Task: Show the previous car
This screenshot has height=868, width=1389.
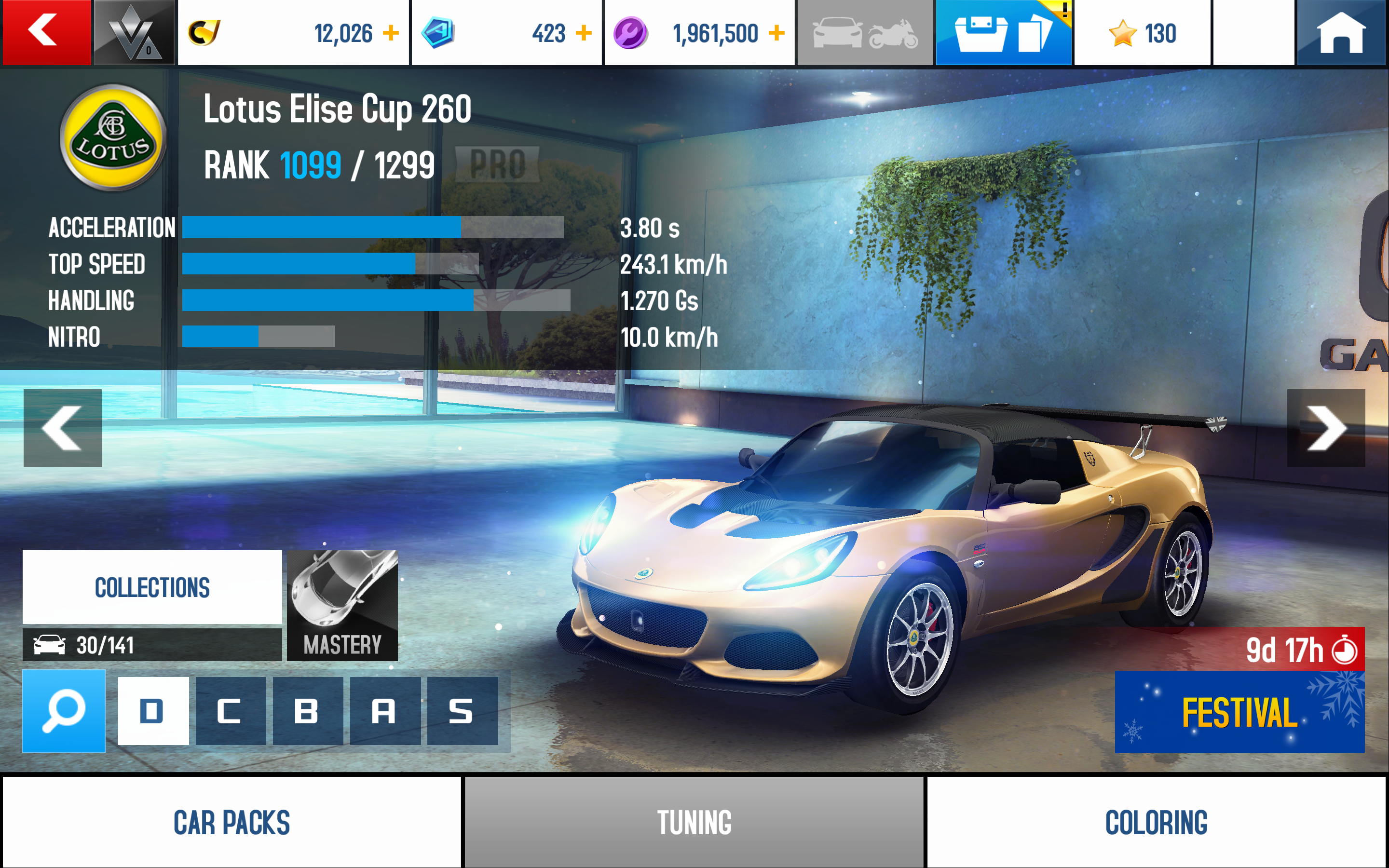Action: click(x=63, y=428)
